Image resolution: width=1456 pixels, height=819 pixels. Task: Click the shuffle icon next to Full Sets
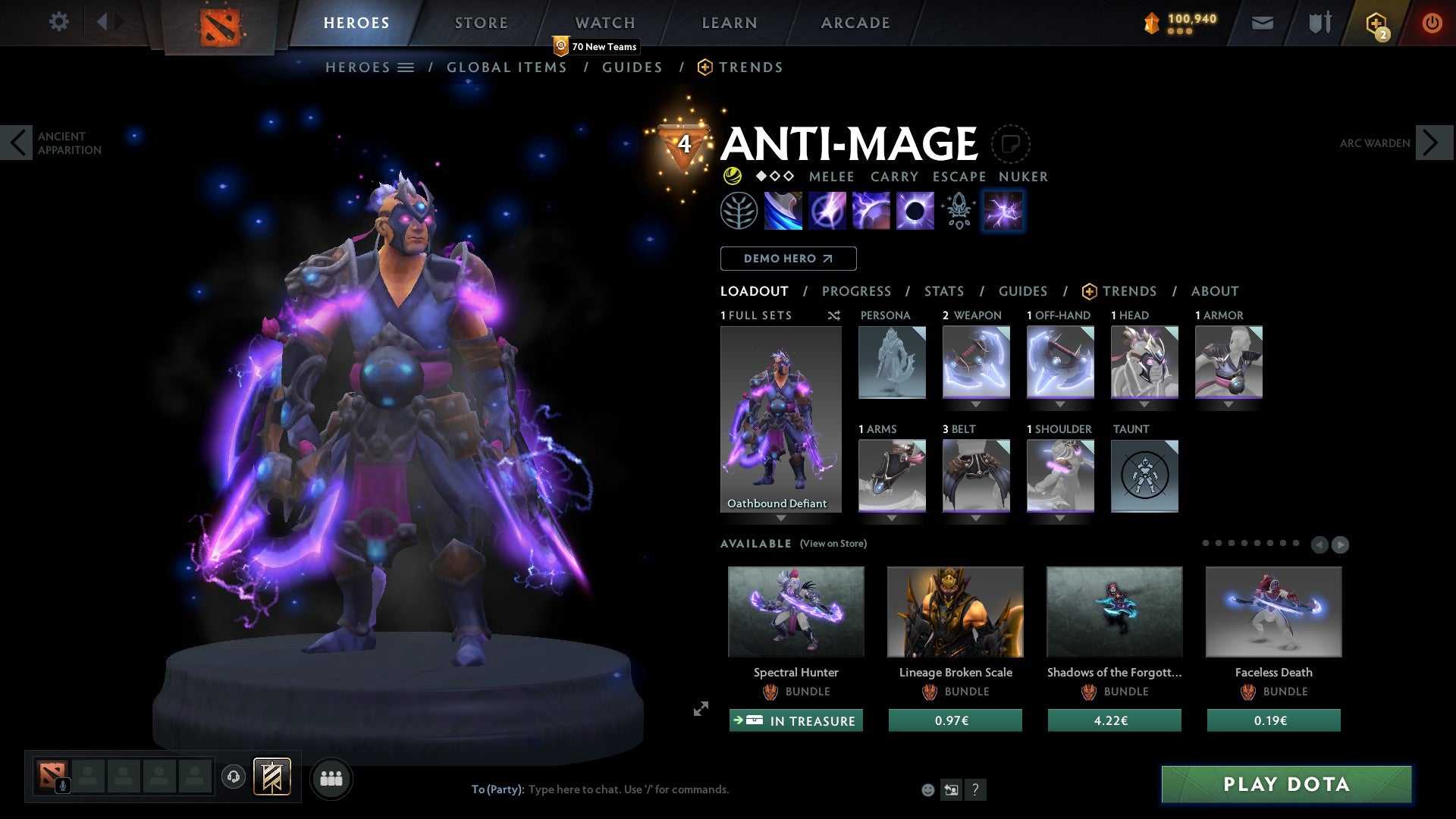[x=834, y=316]
